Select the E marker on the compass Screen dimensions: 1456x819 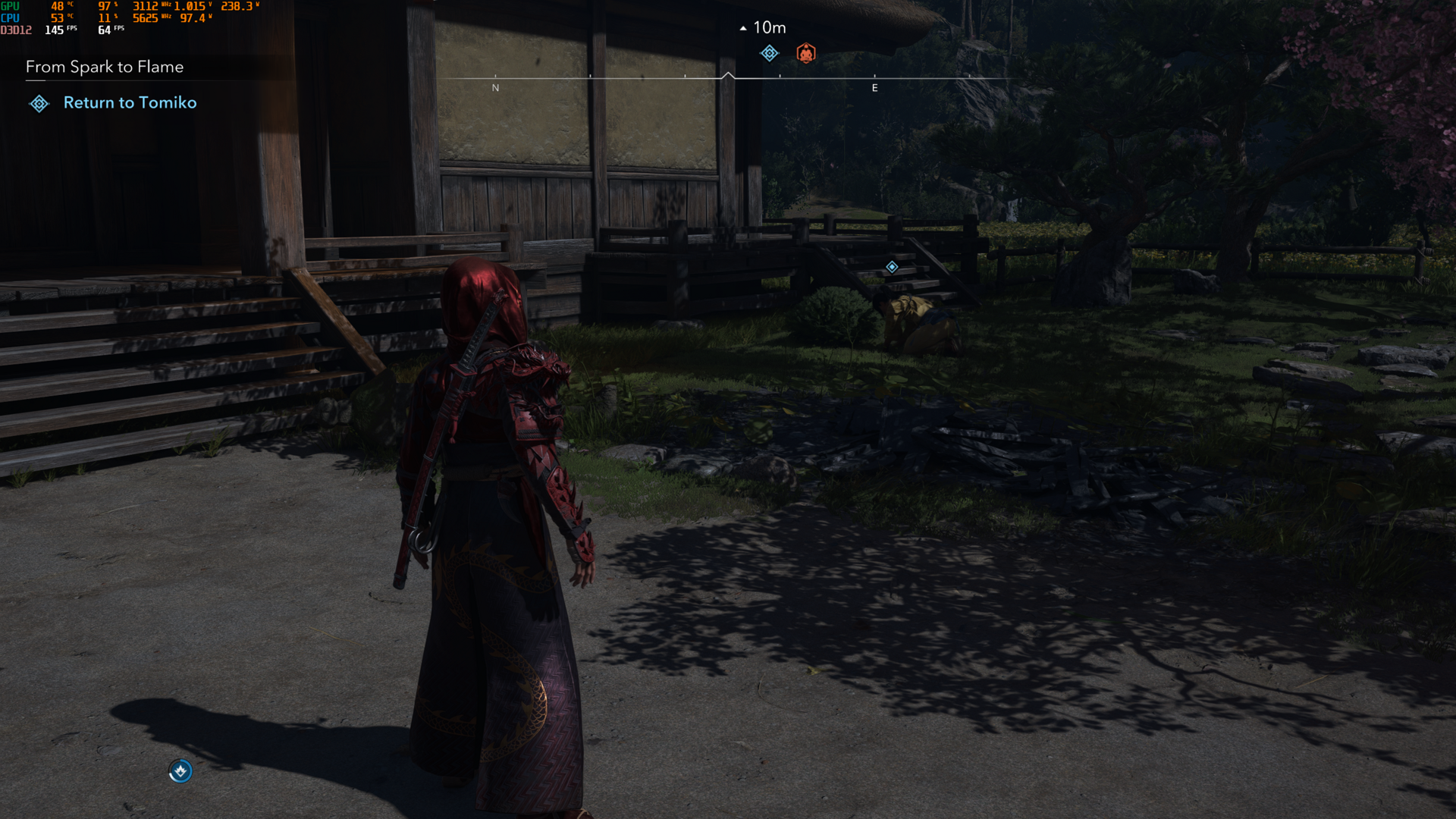(x=876, y=87)
